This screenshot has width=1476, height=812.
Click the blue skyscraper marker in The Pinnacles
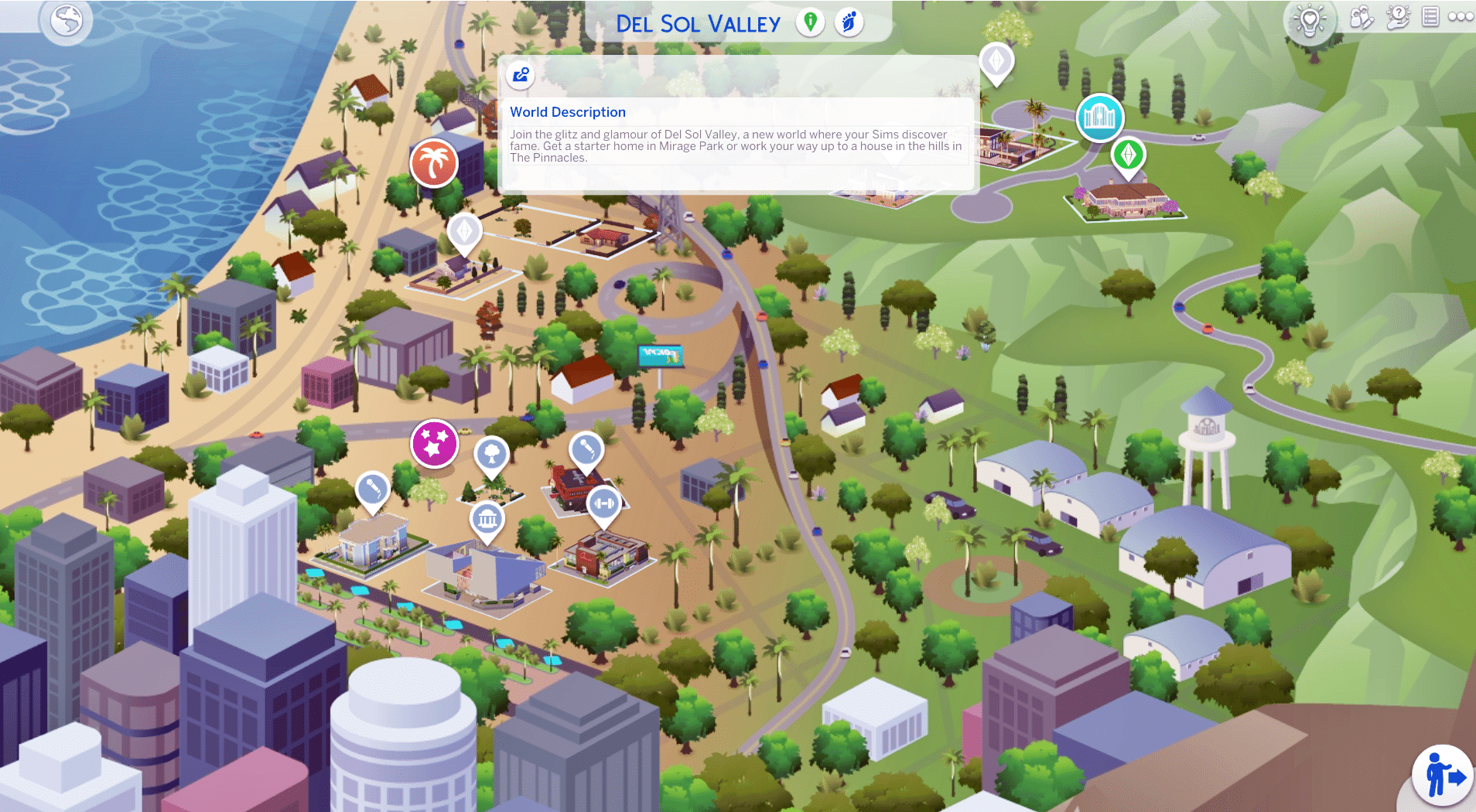point(1099,118)
